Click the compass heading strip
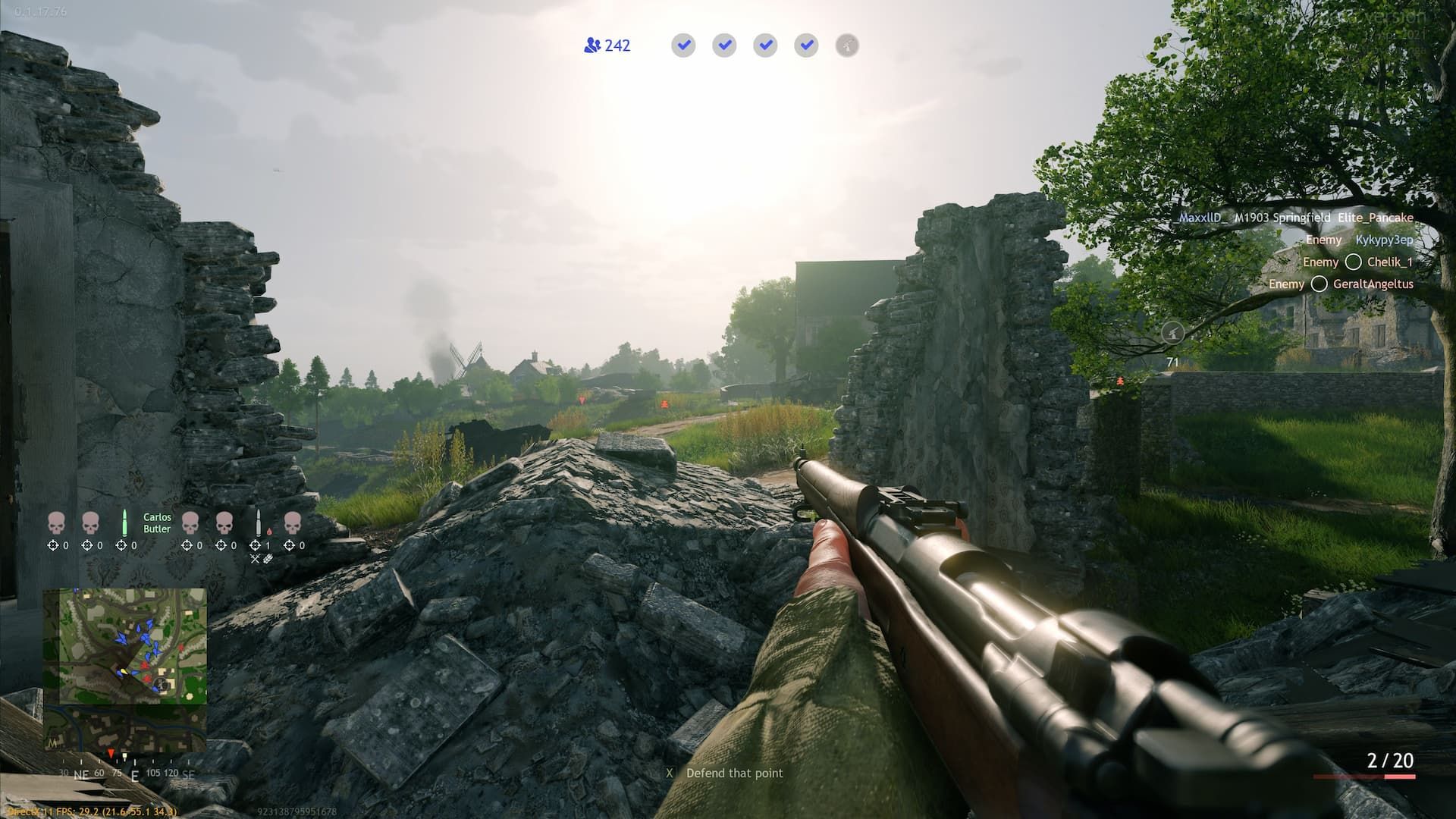The image size is (1456, 819). click(x=127, y=773)
